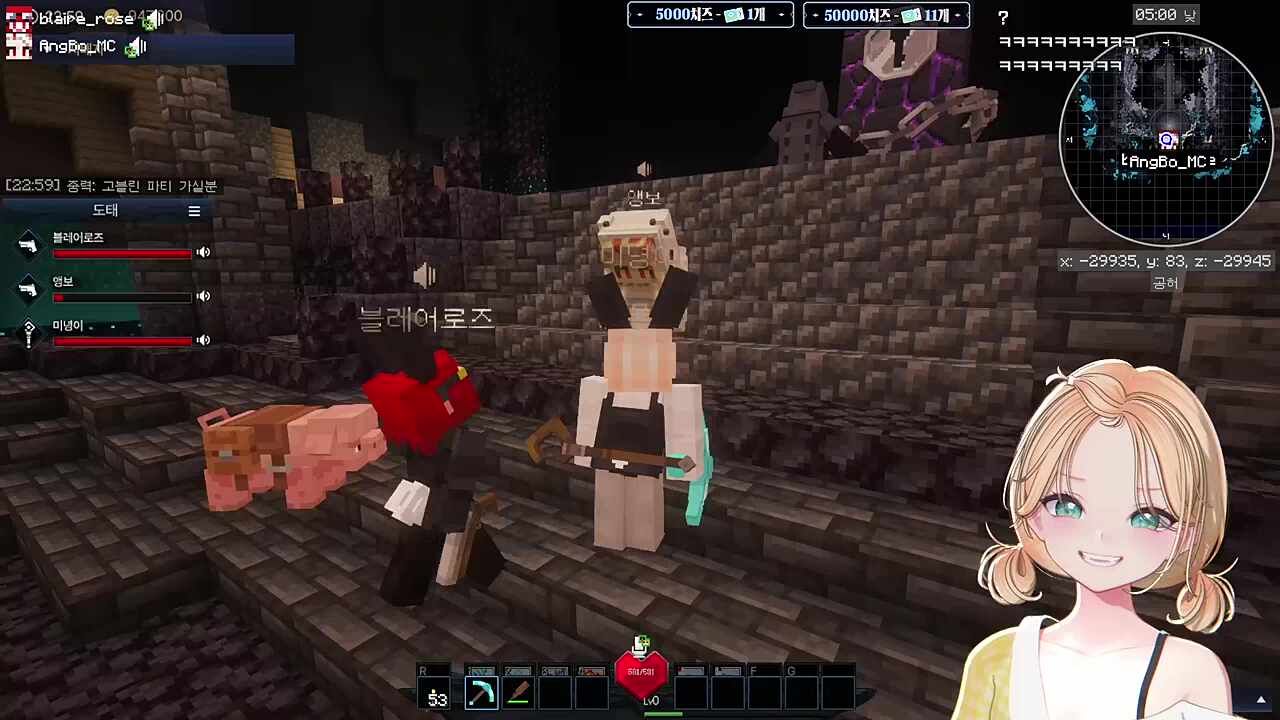The image size is (1280, 720).
Task: Toggle the speaker icon beside 블레어로즈
Action: (203, 252)
